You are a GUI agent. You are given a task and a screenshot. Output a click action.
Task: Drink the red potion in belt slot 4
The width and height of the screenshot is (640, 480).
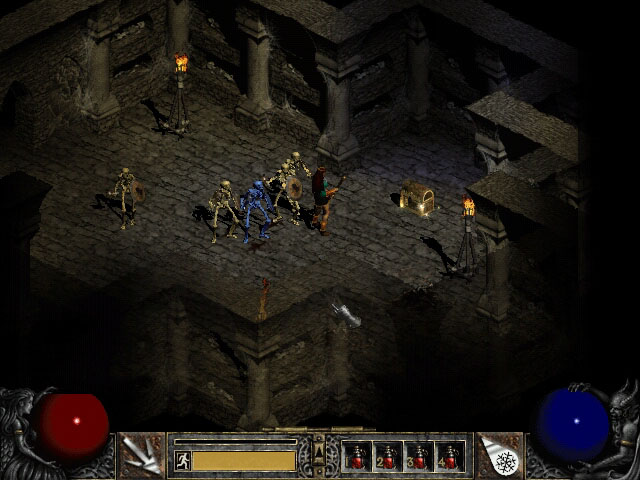(449, 456)
